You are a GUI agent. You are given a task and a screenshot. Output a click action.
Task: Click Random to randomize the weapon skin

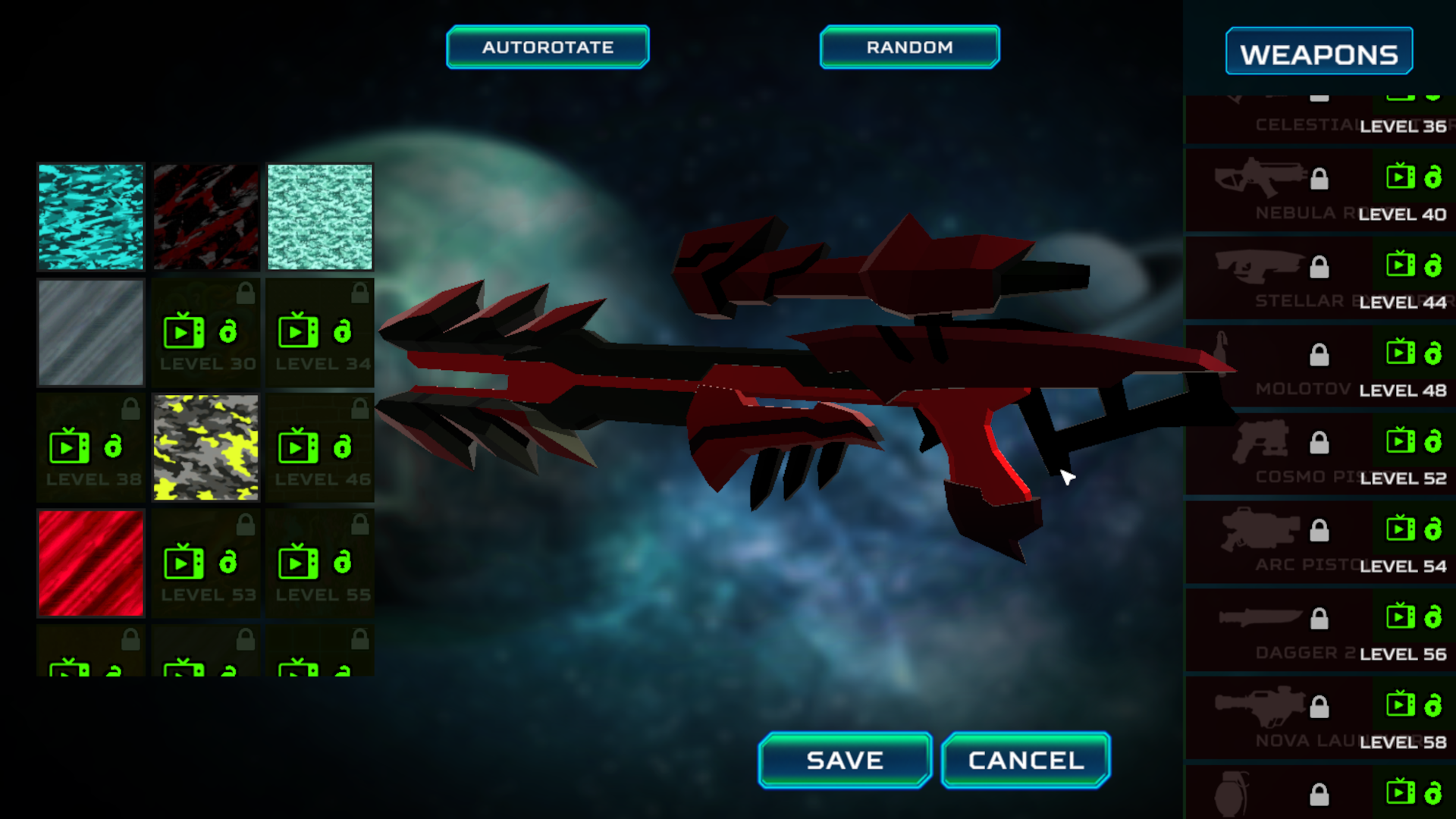909,46
